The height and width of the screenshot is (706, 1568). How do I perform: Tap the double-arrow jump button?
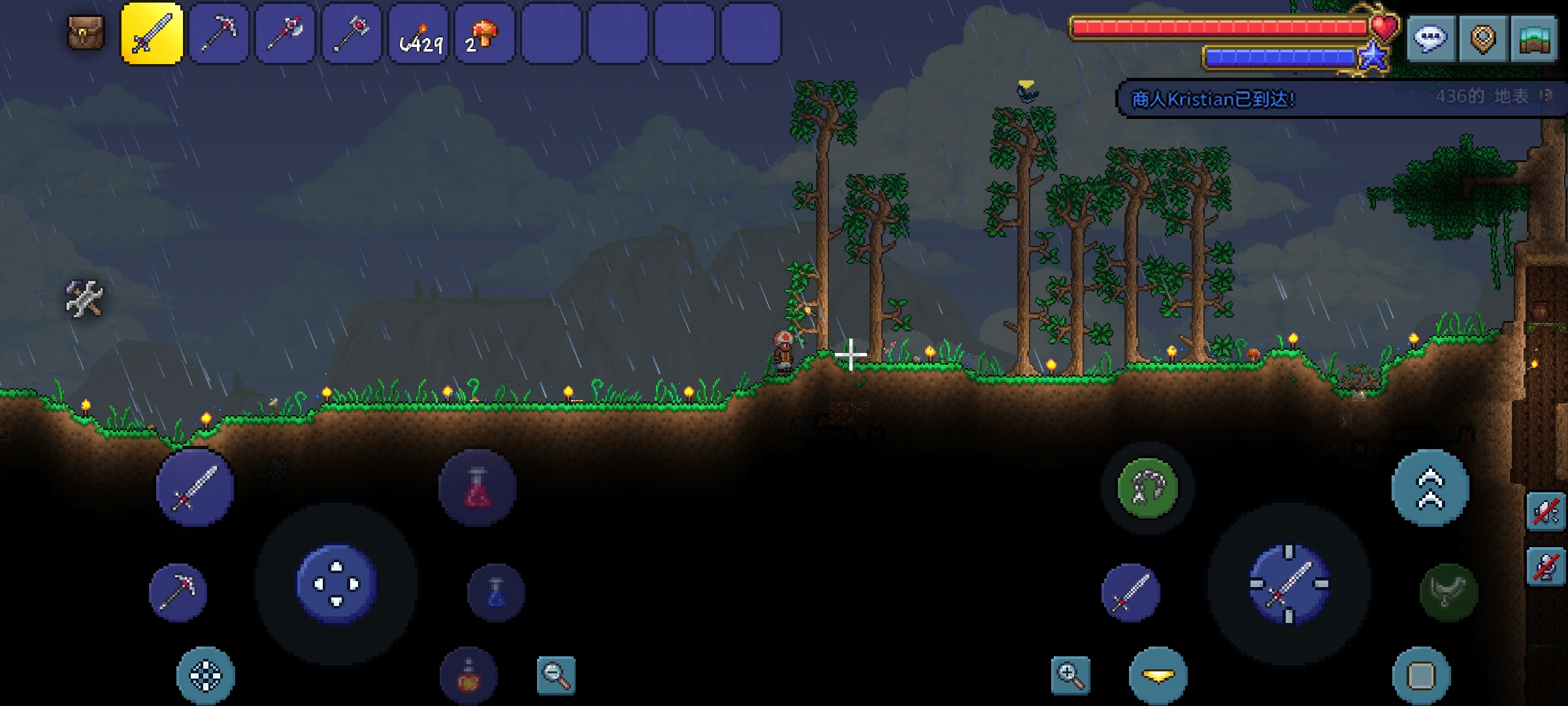1430,488
